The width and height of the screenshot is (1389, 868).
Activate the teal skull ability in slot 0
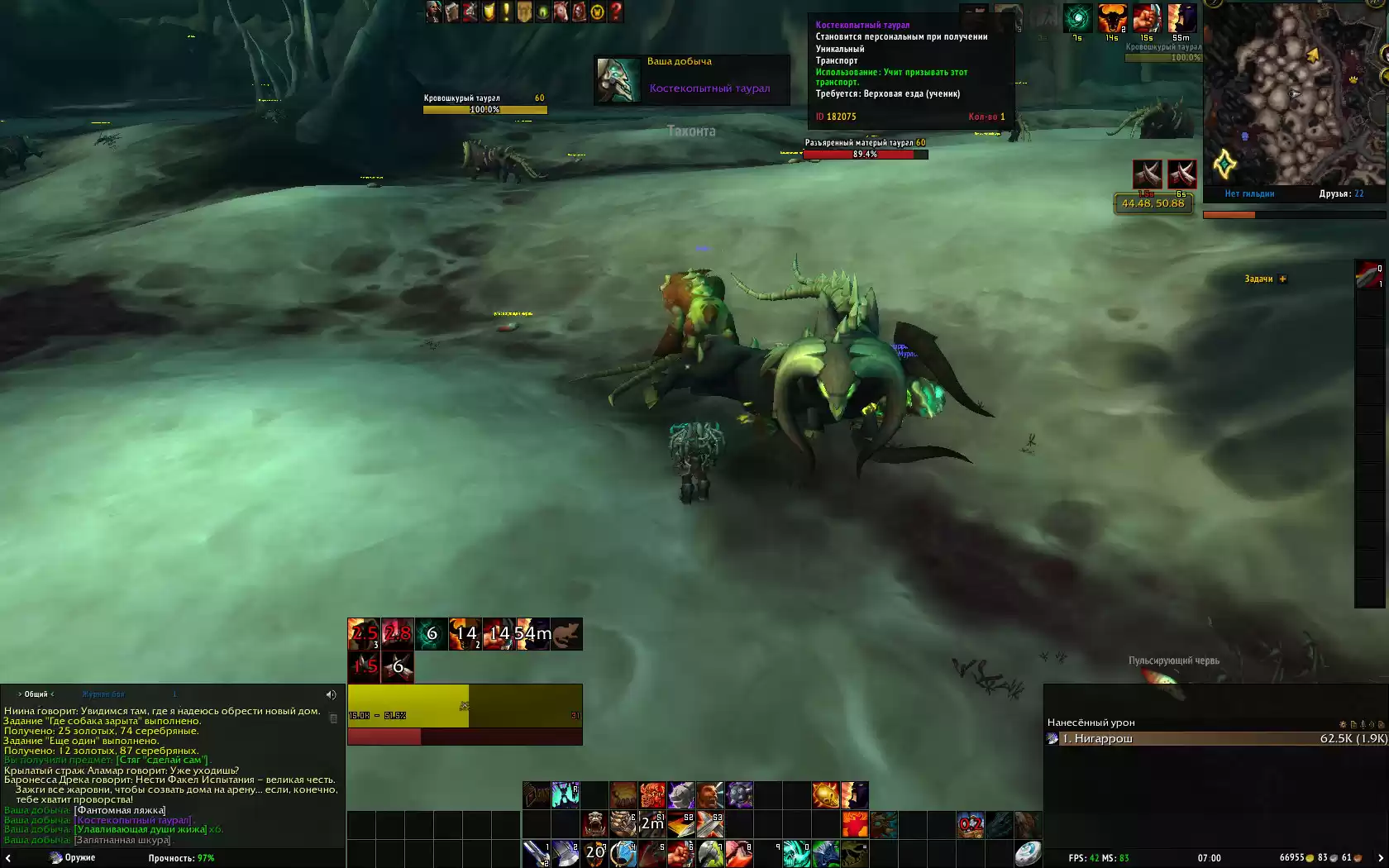click(796, 853)
